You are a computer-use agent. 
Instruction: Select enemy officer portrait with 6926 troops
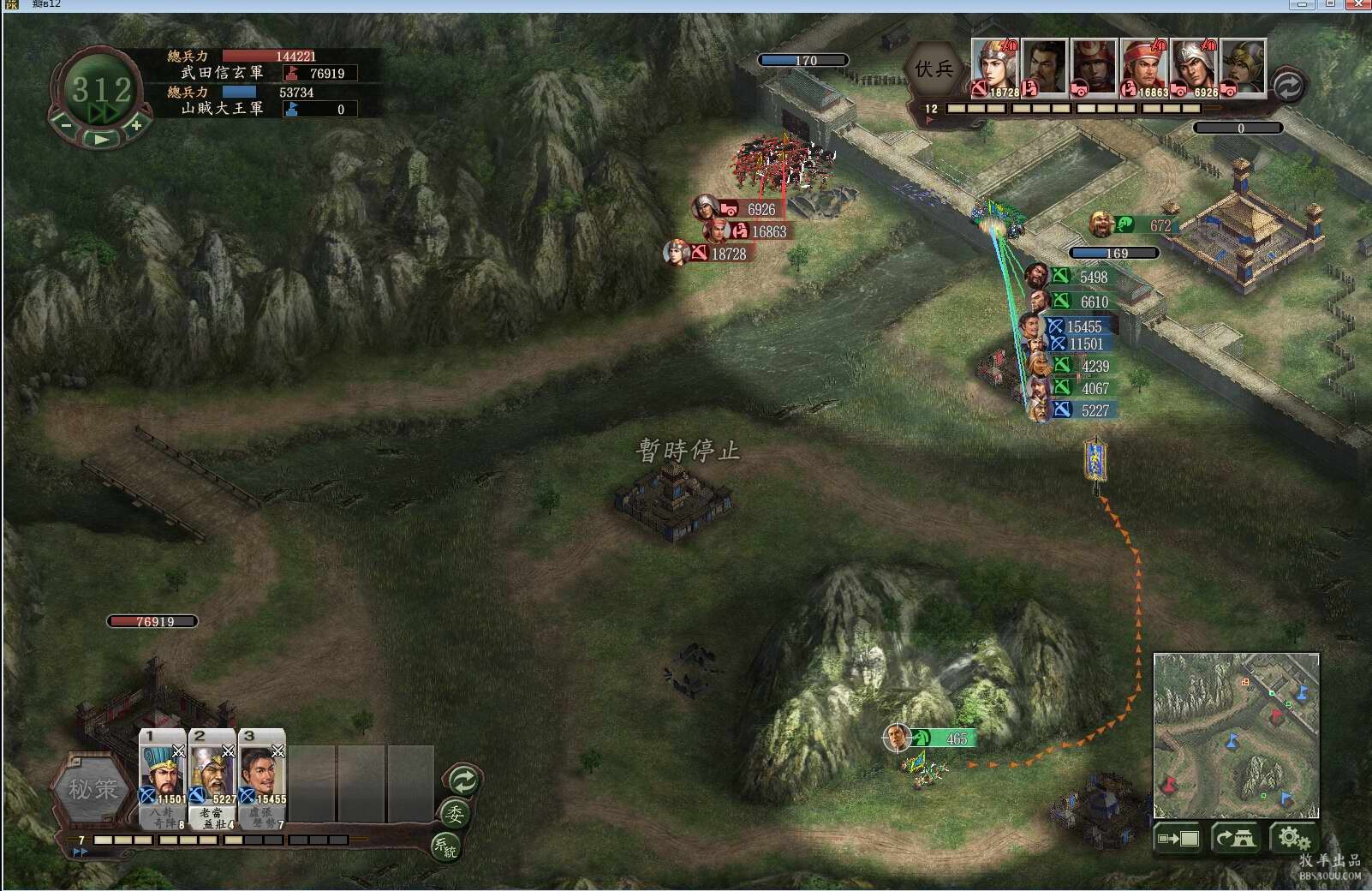pyautogui.click(x=1194, y=67)
